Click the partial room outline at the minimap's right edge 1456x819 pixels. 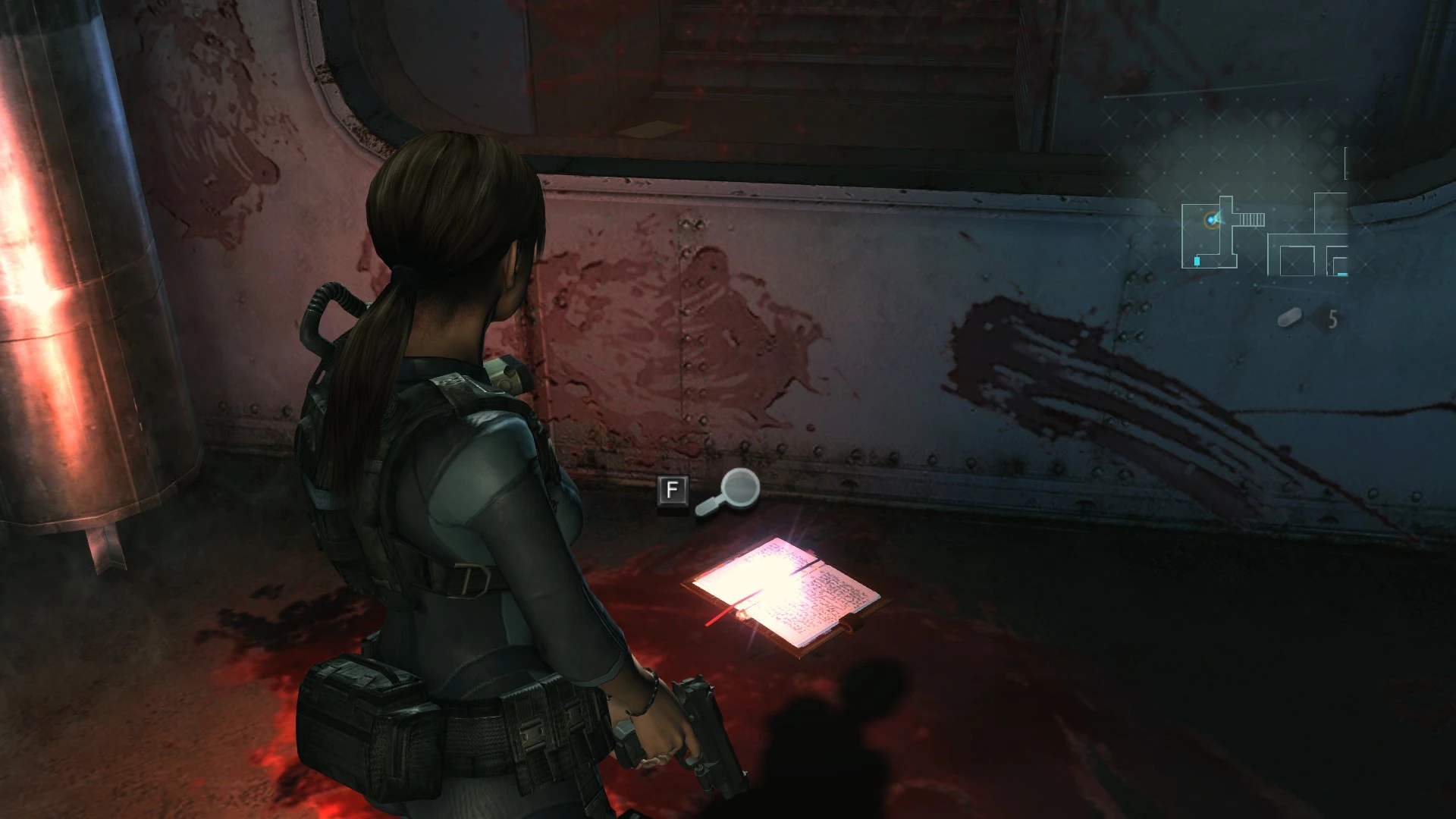coord(1345,162)
